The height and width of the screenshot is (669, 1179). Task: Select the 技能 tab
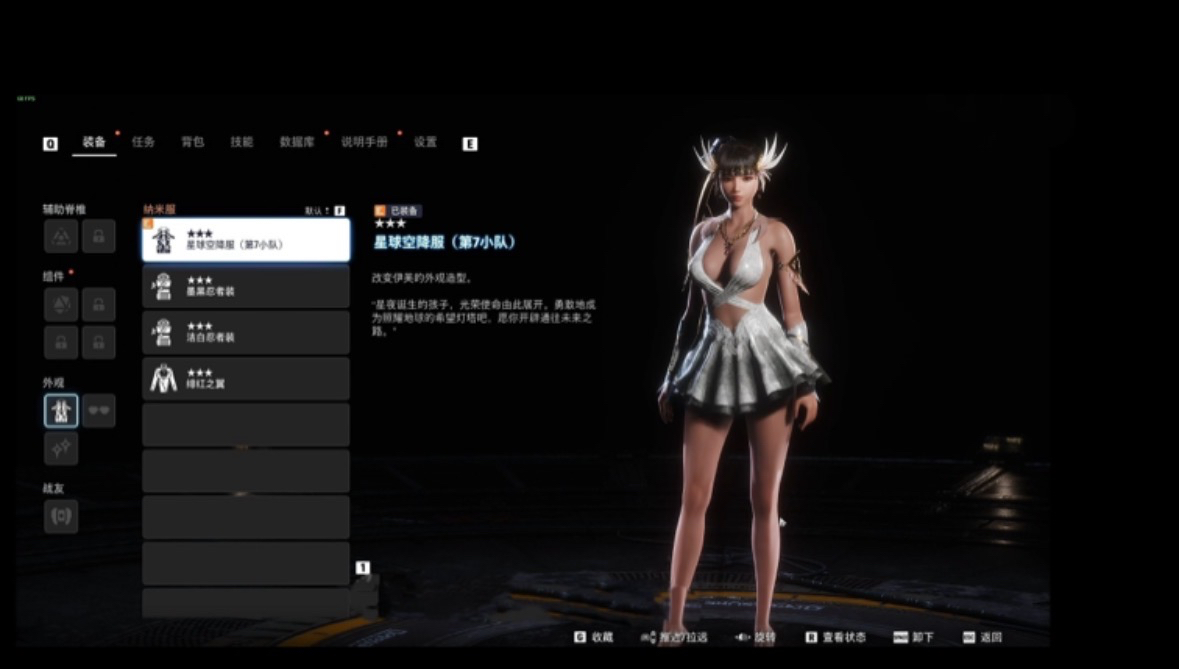click(x=241, y=142)
